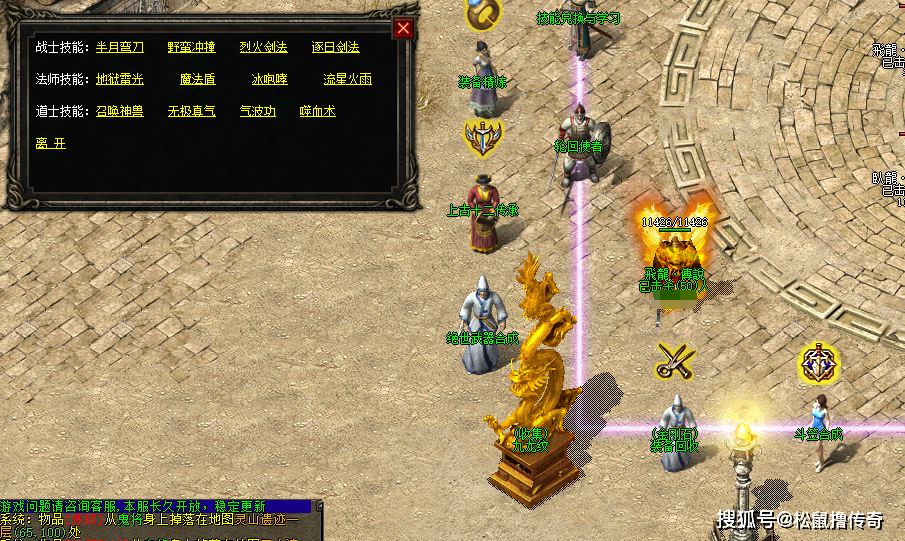Choose the 魔法盾 mage skill link

pos(197,79)
